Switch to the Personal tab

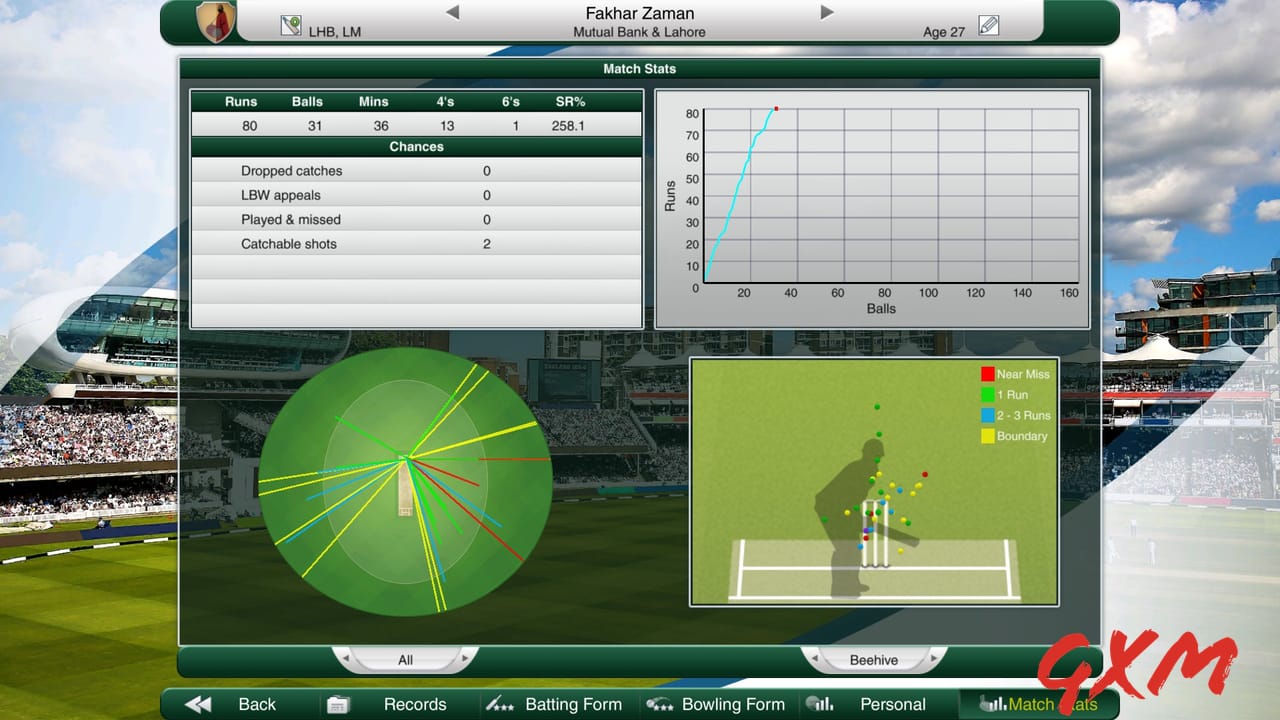click(892, 704)
